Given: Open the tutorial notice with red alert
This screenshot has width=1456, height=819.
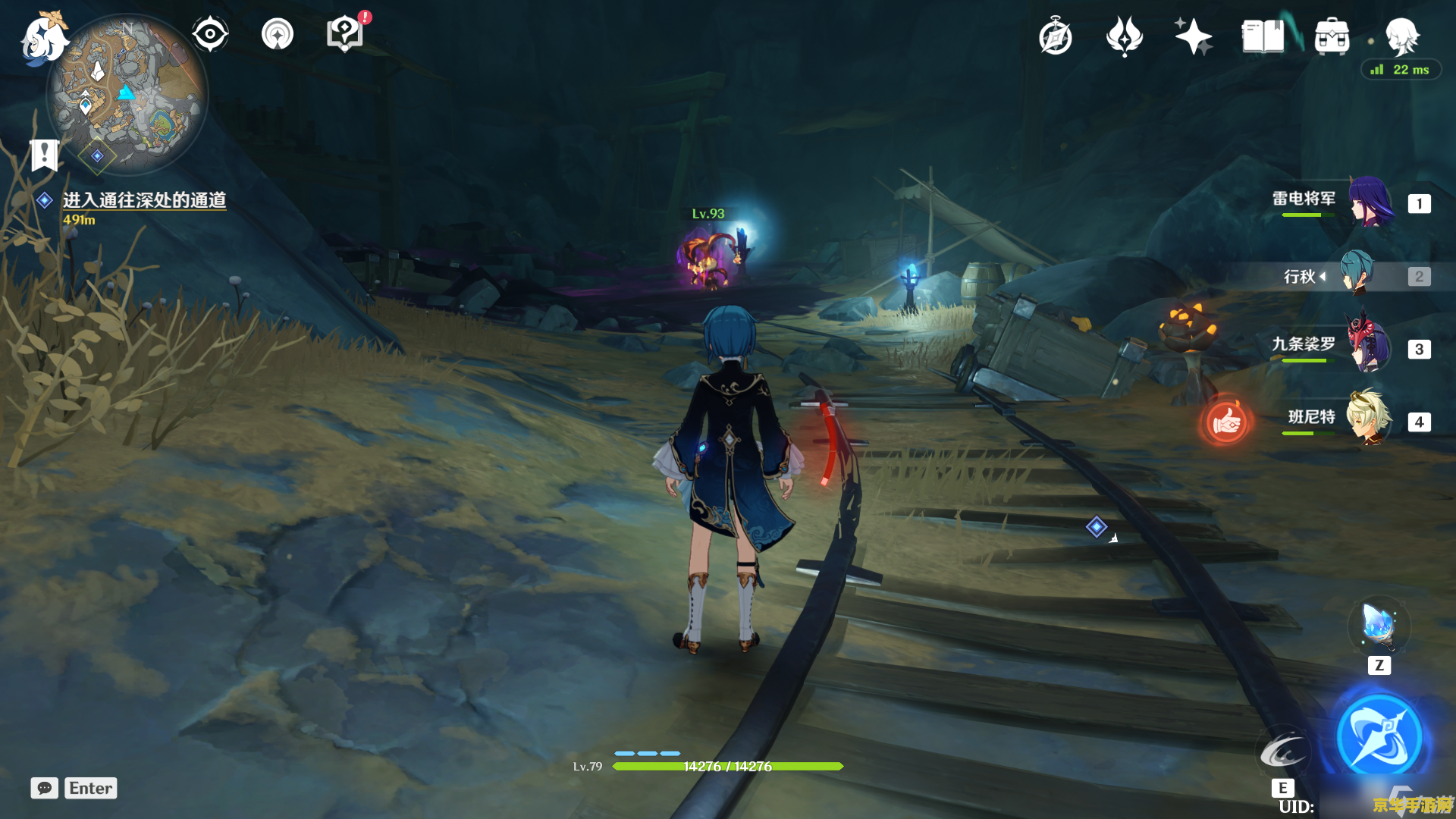Looking at the screenshot, I should [x=345, y=34].
